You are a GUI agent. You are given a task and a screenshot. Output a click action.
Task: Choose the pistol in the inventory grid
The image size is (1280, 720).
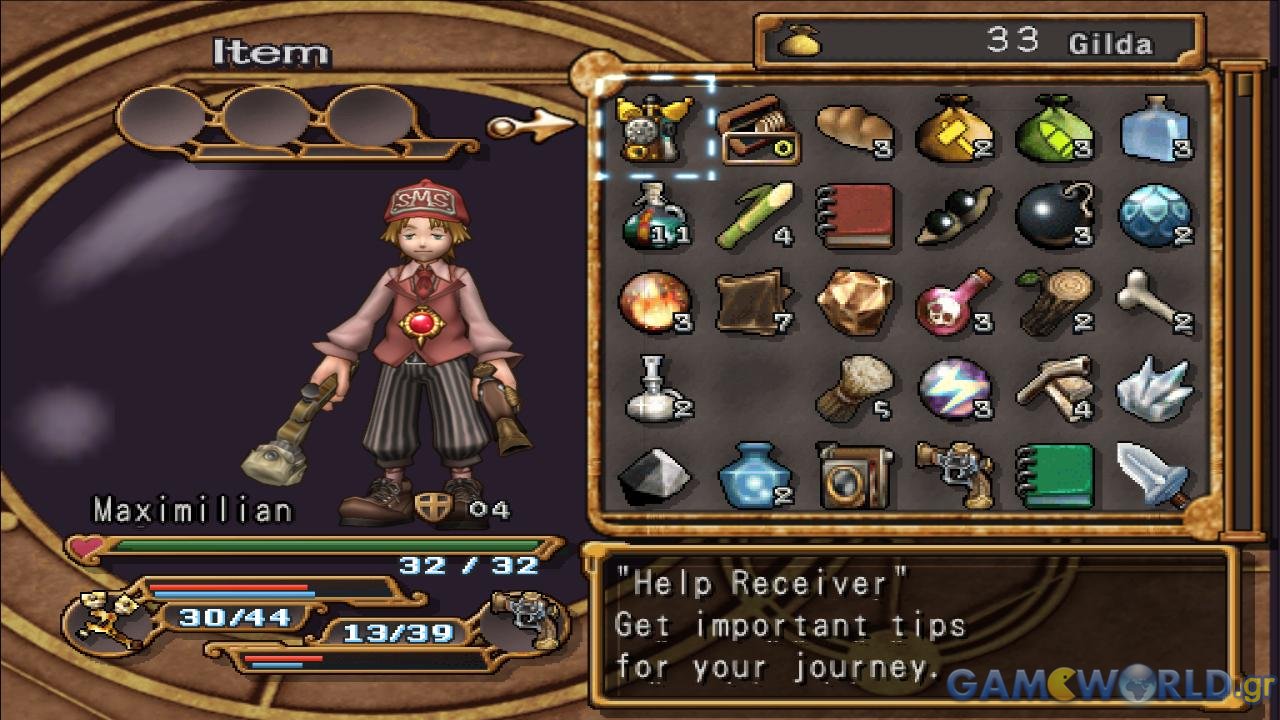click(954, 474)
